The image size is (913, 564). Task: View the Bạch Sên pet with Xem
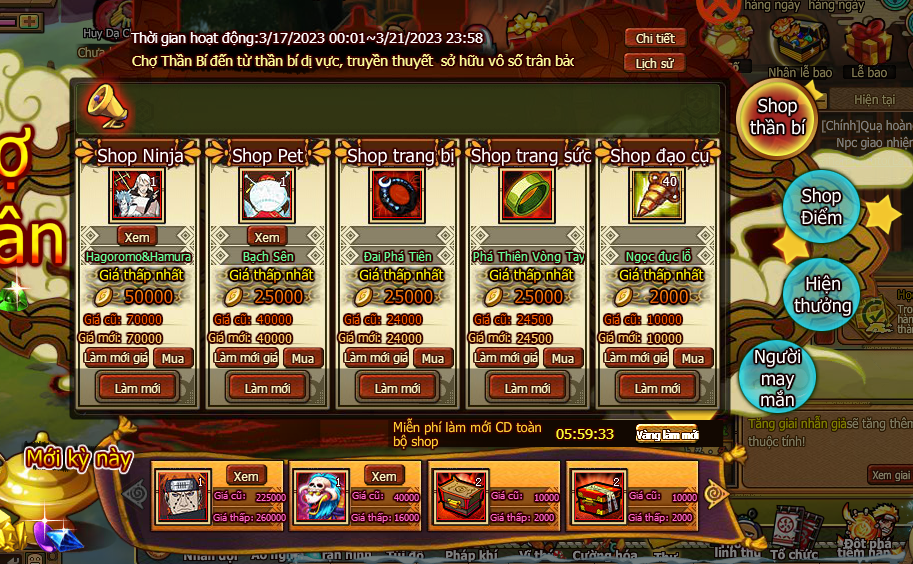point(267,237)
